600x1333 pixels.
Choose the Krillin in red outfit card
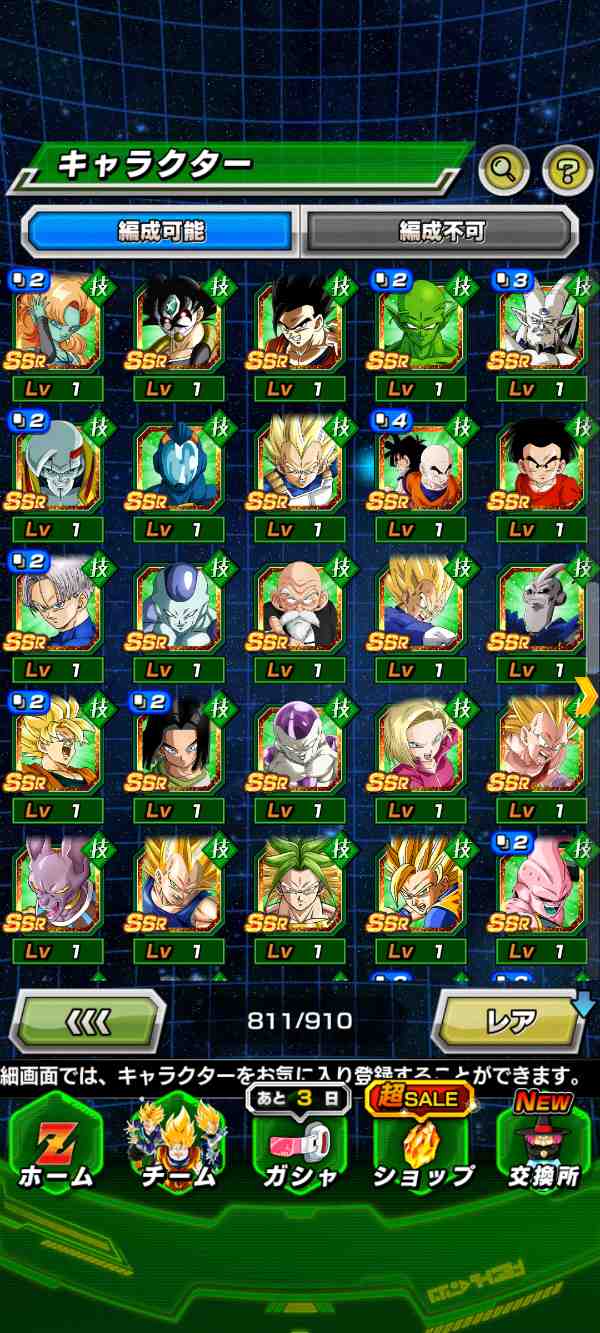click(541, 465)
